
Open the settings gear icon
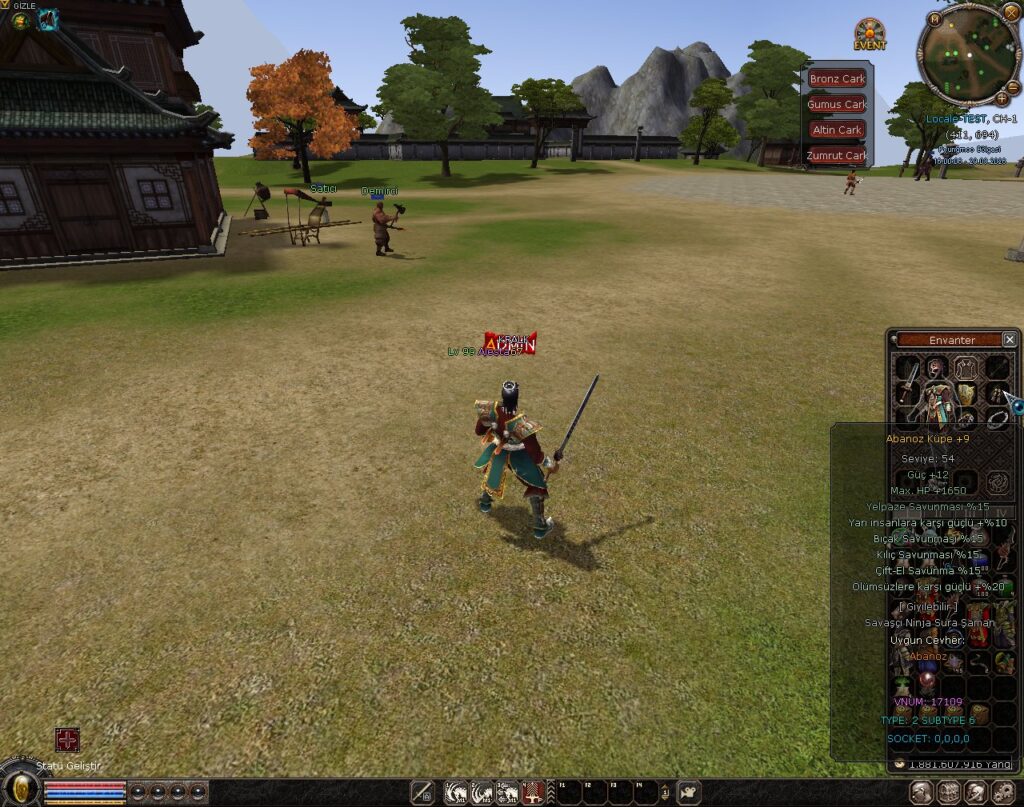tap(1003, 792)
